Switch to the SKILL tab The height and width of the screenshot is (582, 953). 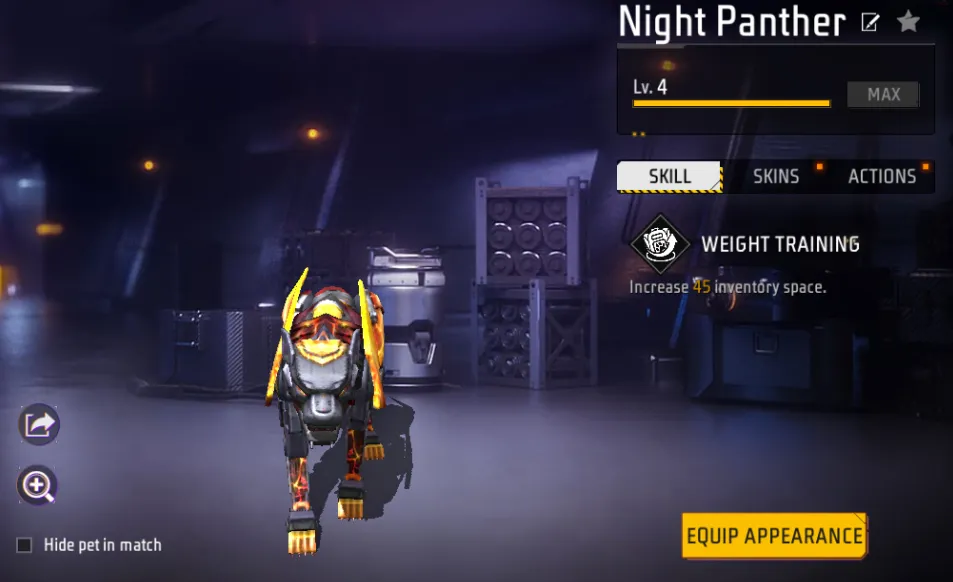click(669, 177)
